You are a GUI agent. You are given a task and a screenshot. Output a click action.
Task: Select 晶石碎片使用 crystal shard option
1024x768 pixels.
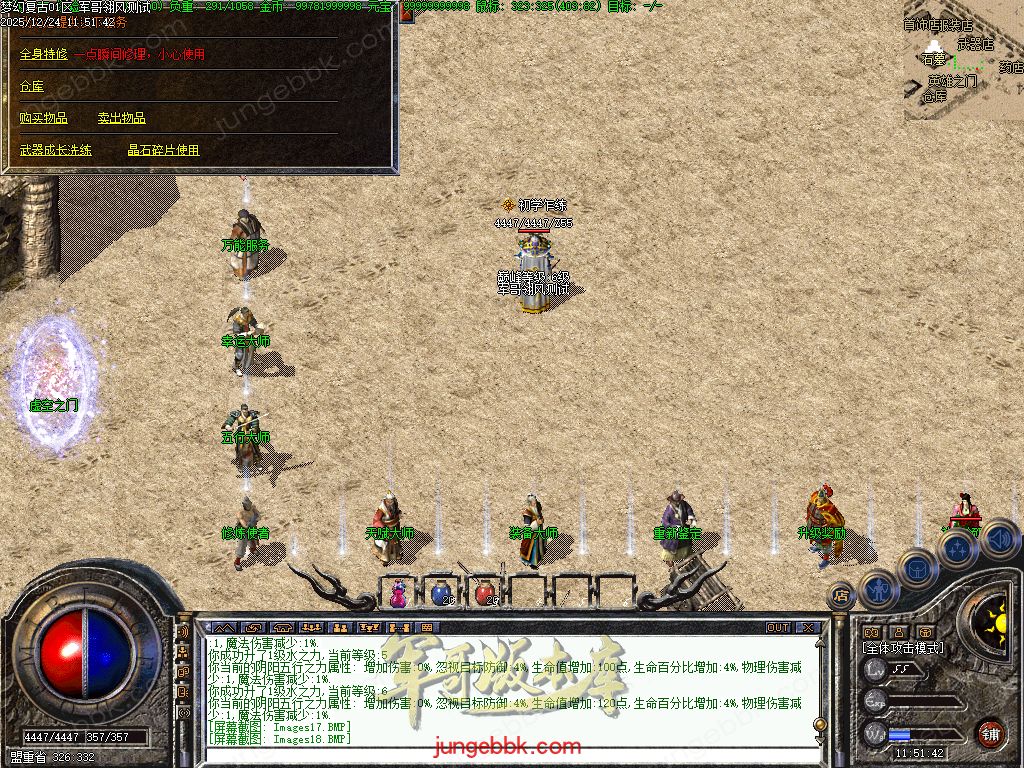pyautogui.click(x=163, y=150)
